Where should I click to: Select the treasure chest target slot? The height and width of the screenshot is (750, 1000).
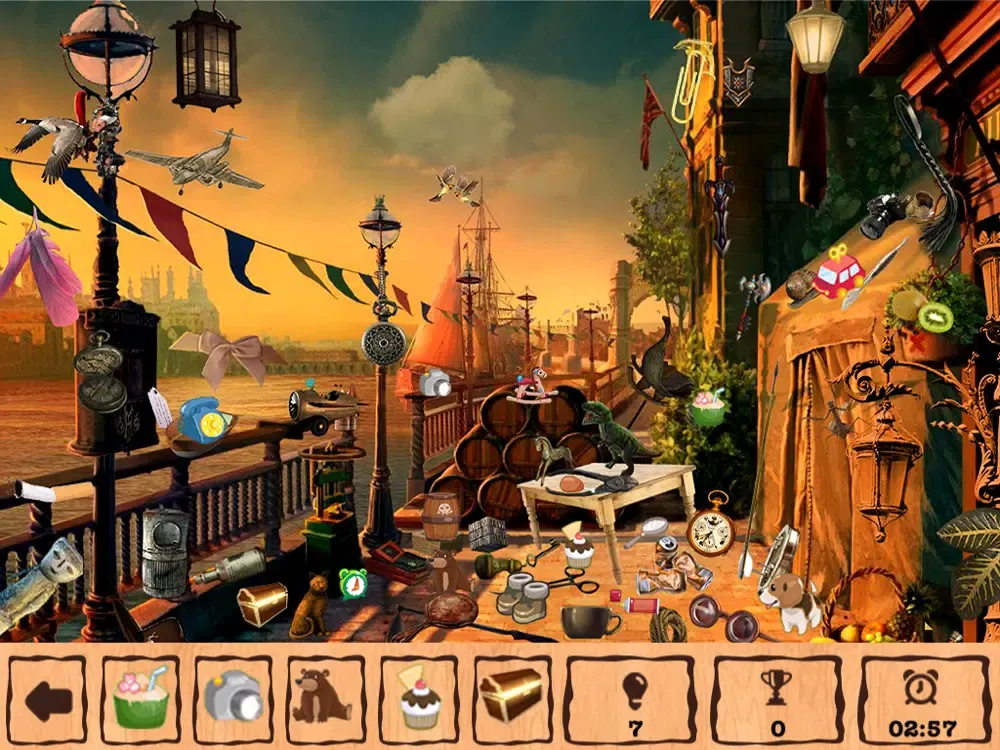(x=512, y=699)
